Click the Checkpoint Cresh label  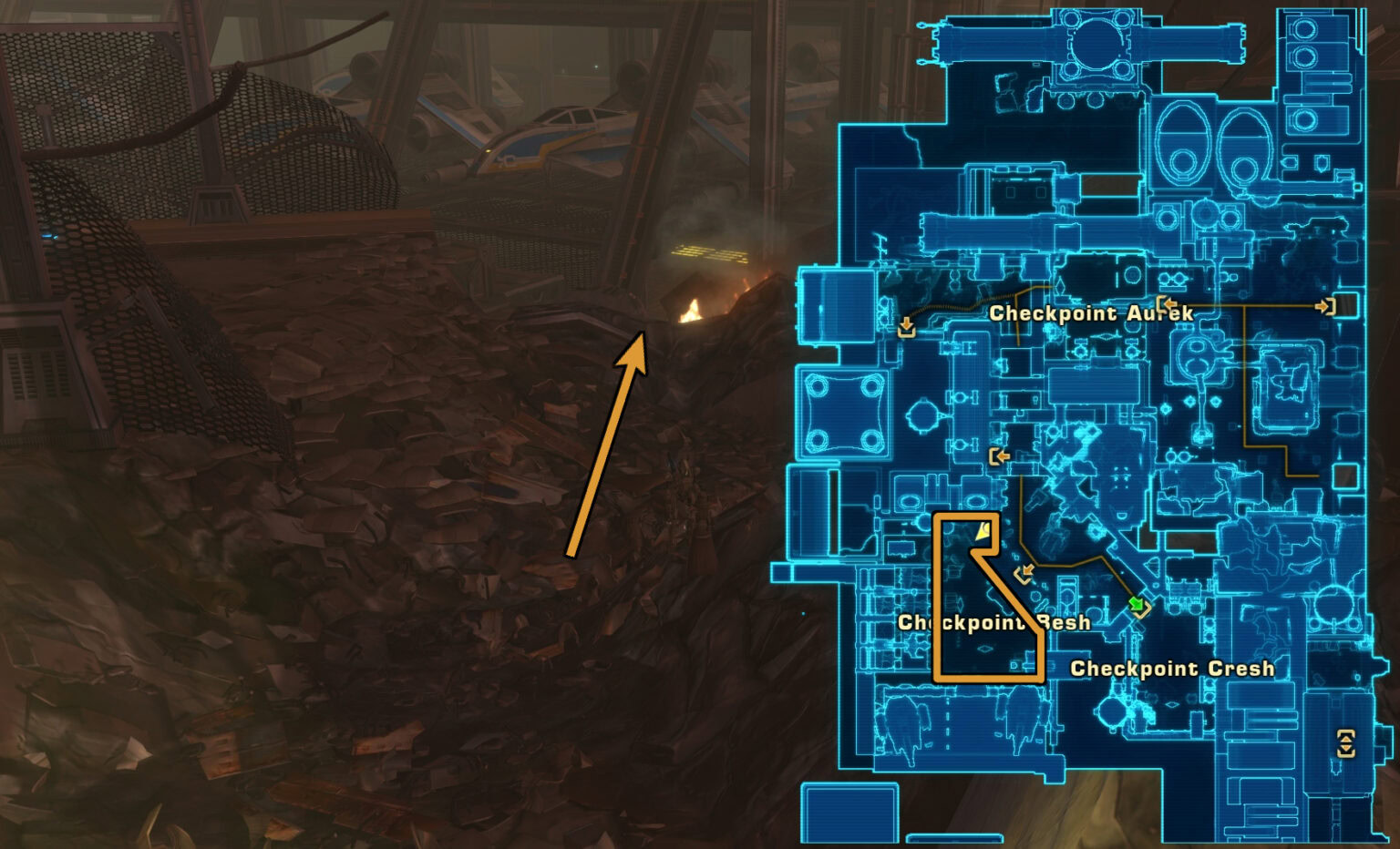click(x=1174, y=669)
